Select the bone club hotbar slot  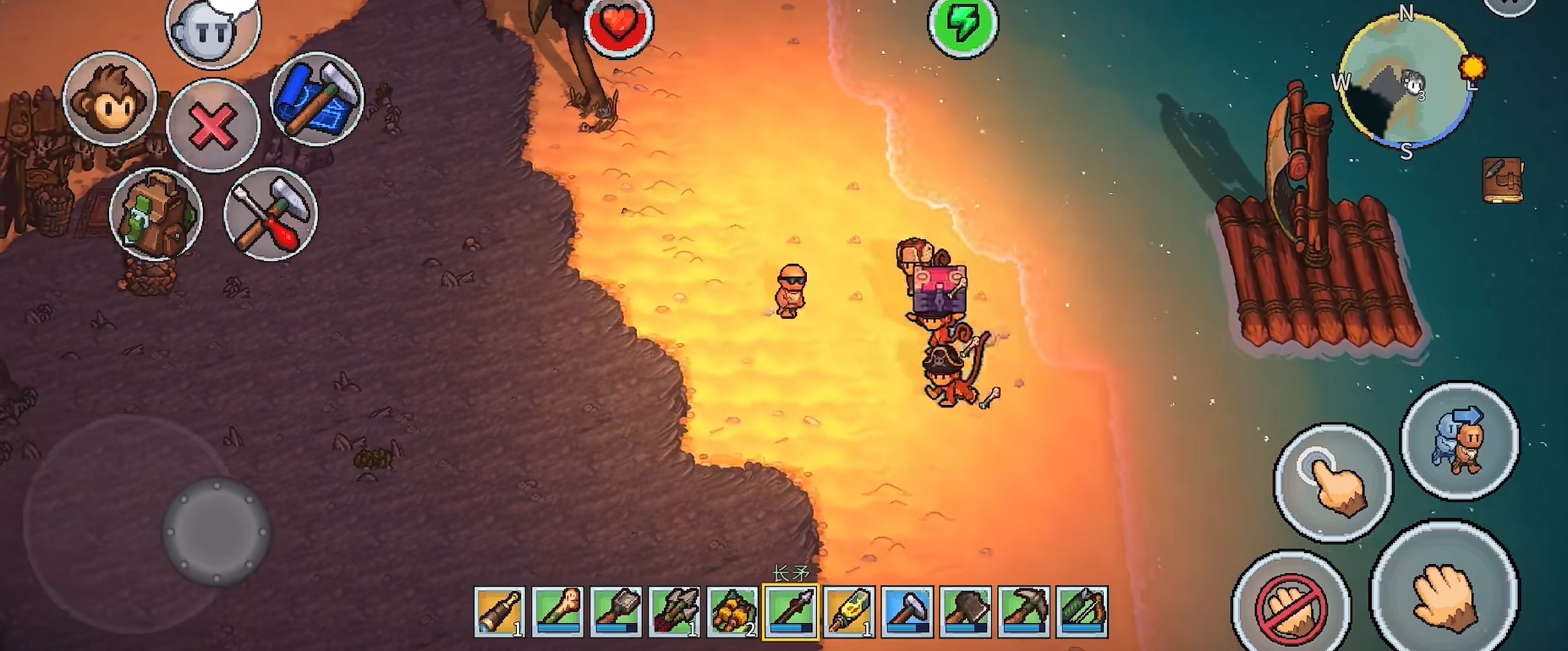click(558, 611)
